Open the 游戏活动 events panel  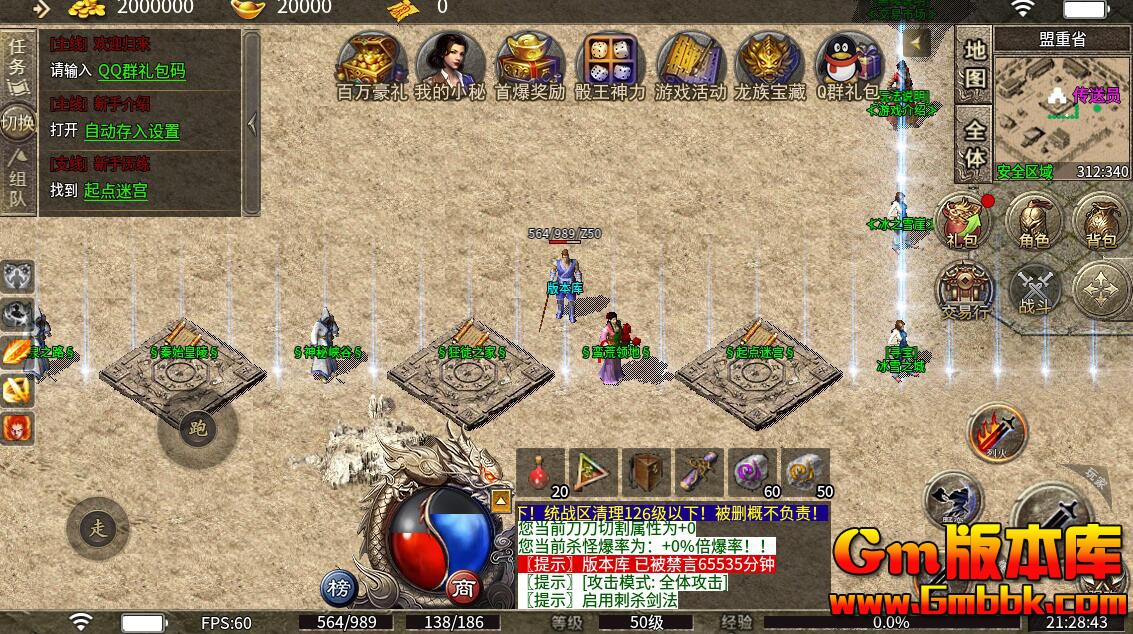(690, 62)
